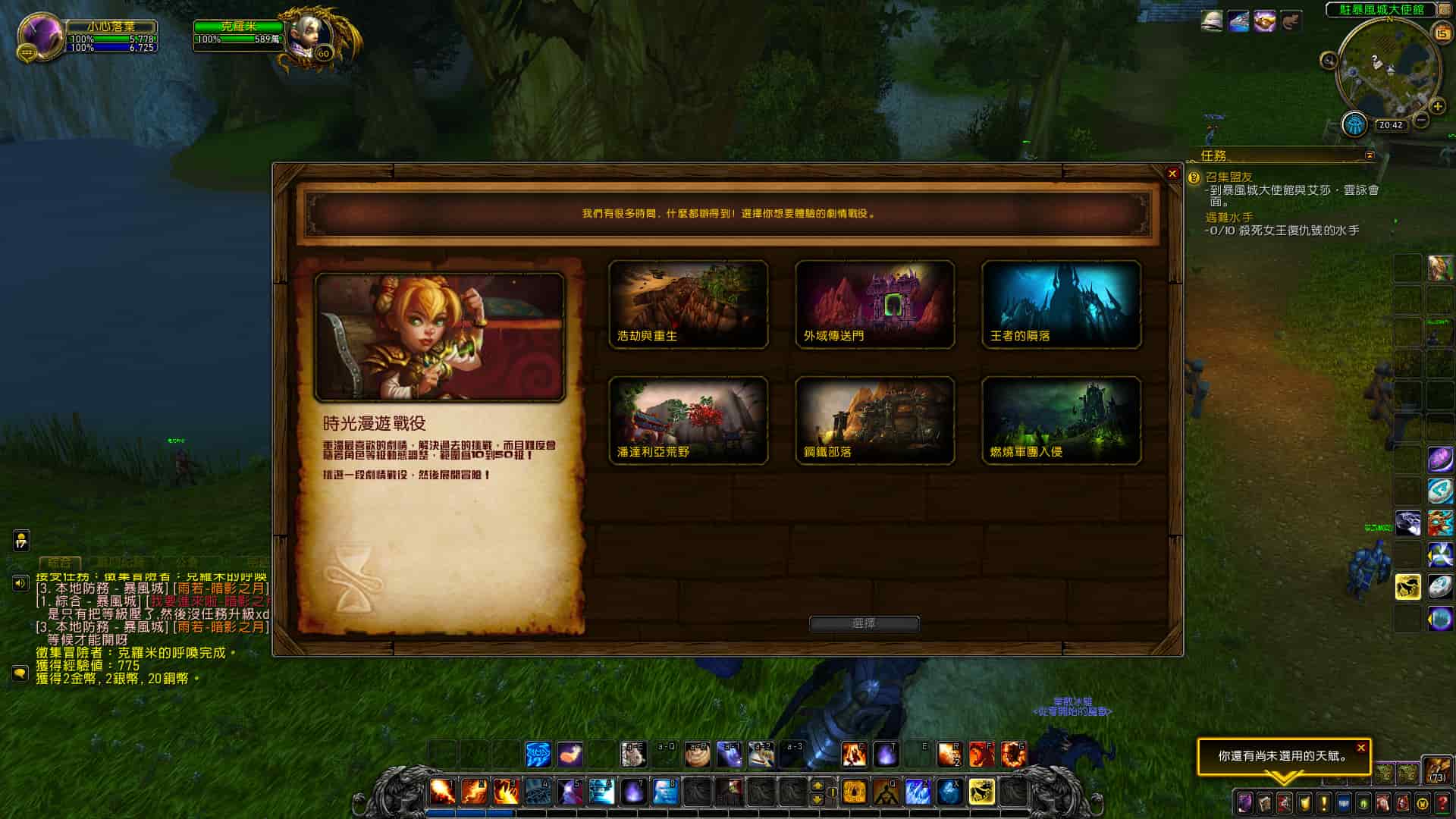Image resolution: width=1456 pixels, height=819 pixels.
Task: Close the Chromie Time campaign window
Action: tap(1172, 174)
